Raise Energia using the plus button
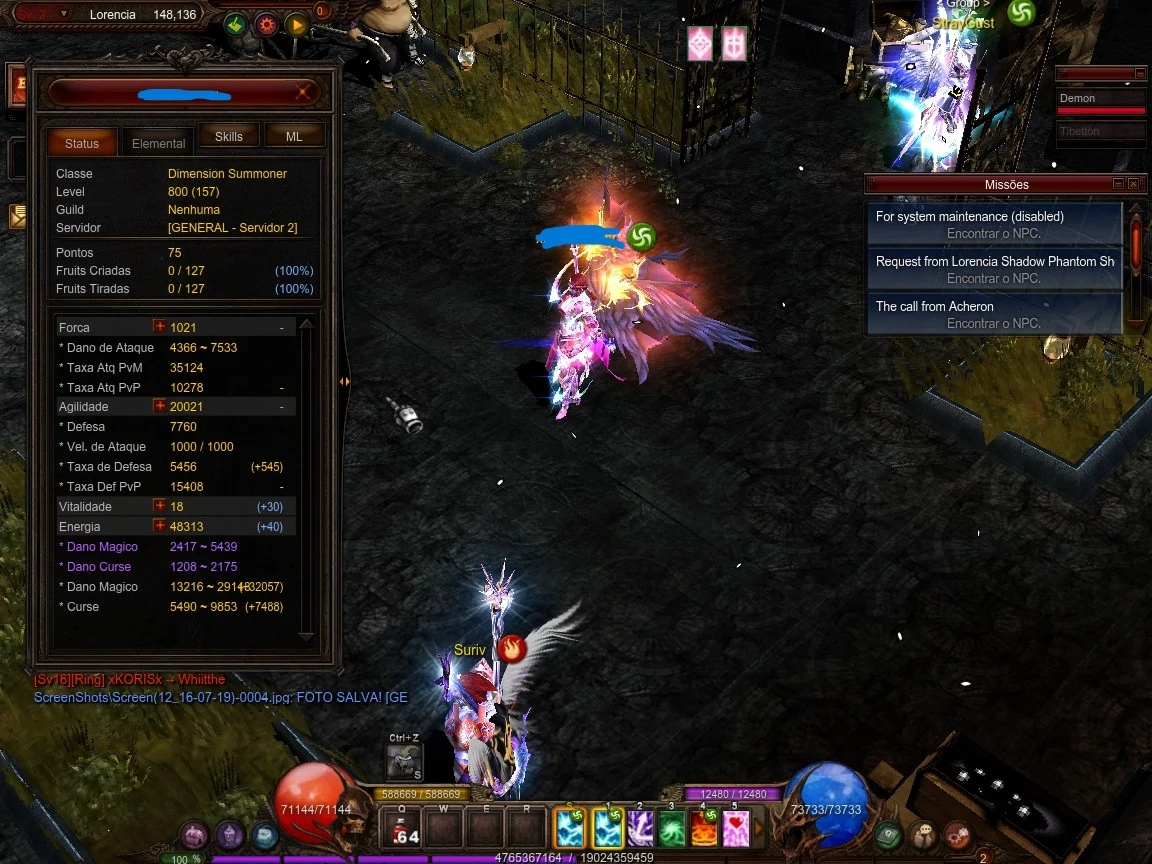The width and height of the screenshot is (1152, 864). 159,526
